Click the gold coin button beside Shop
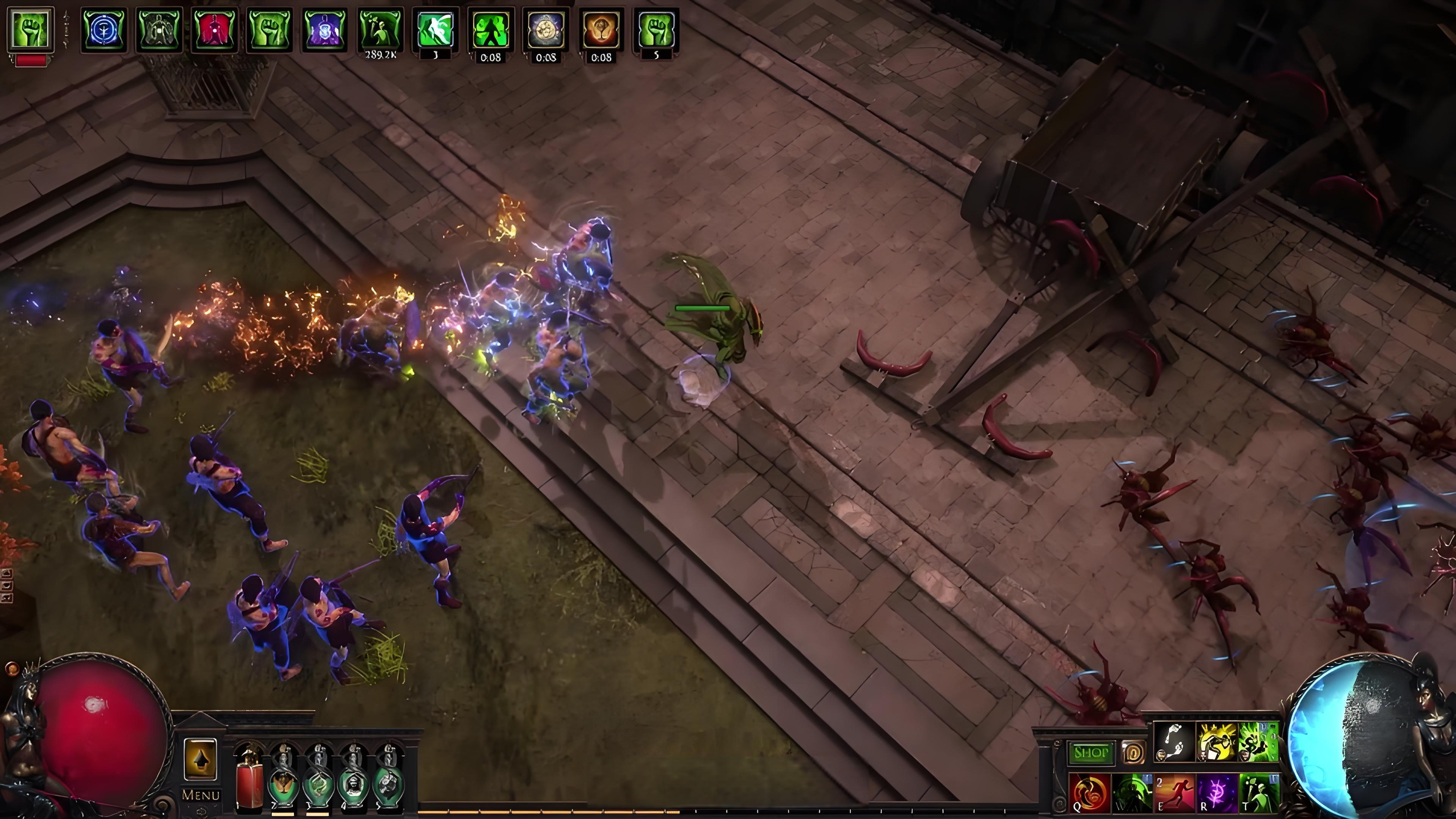The width and height of the screenshot is (1456, 819). 1133,753
